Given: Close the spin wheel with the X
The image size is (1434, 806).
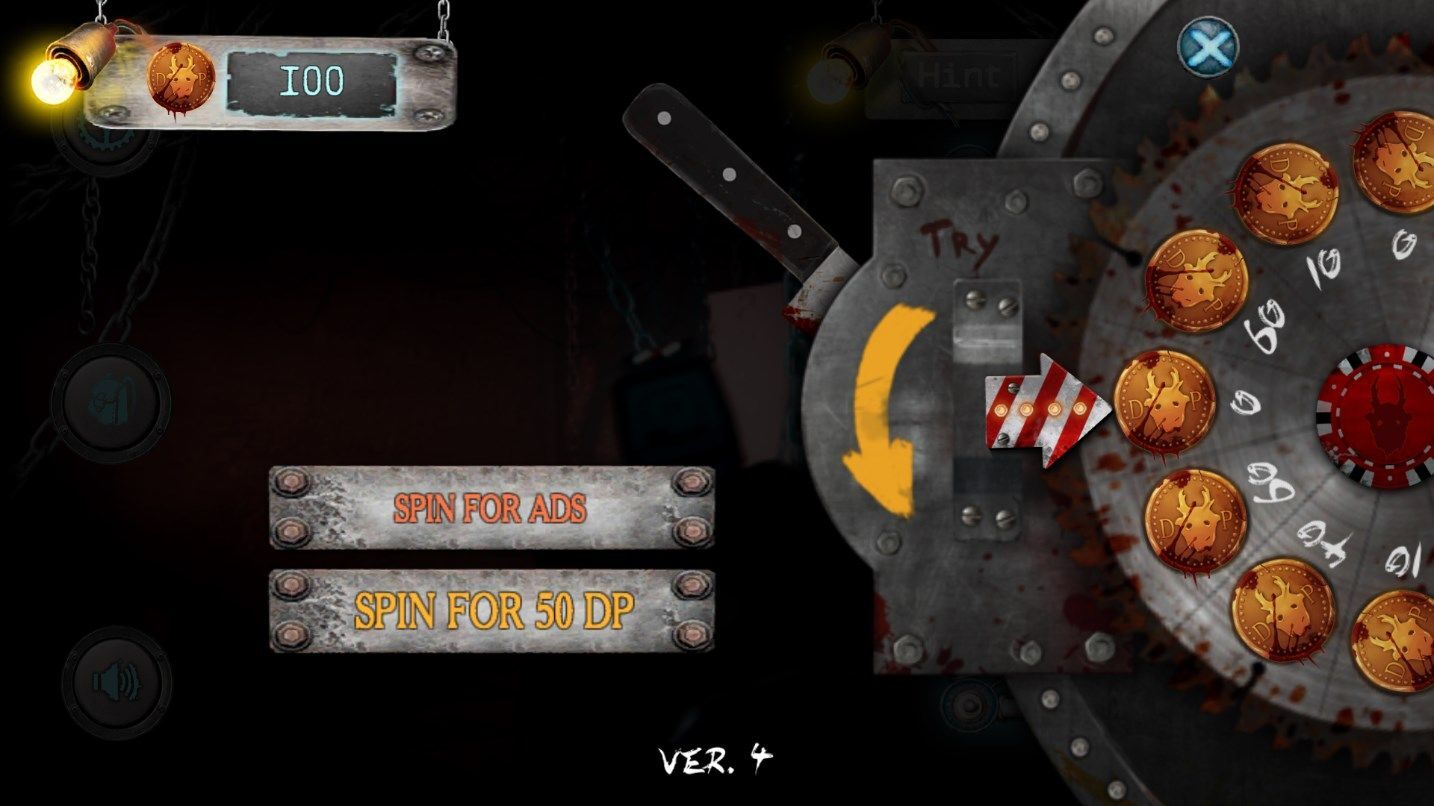Looking at the screenshot, I should coord(1207,46).
